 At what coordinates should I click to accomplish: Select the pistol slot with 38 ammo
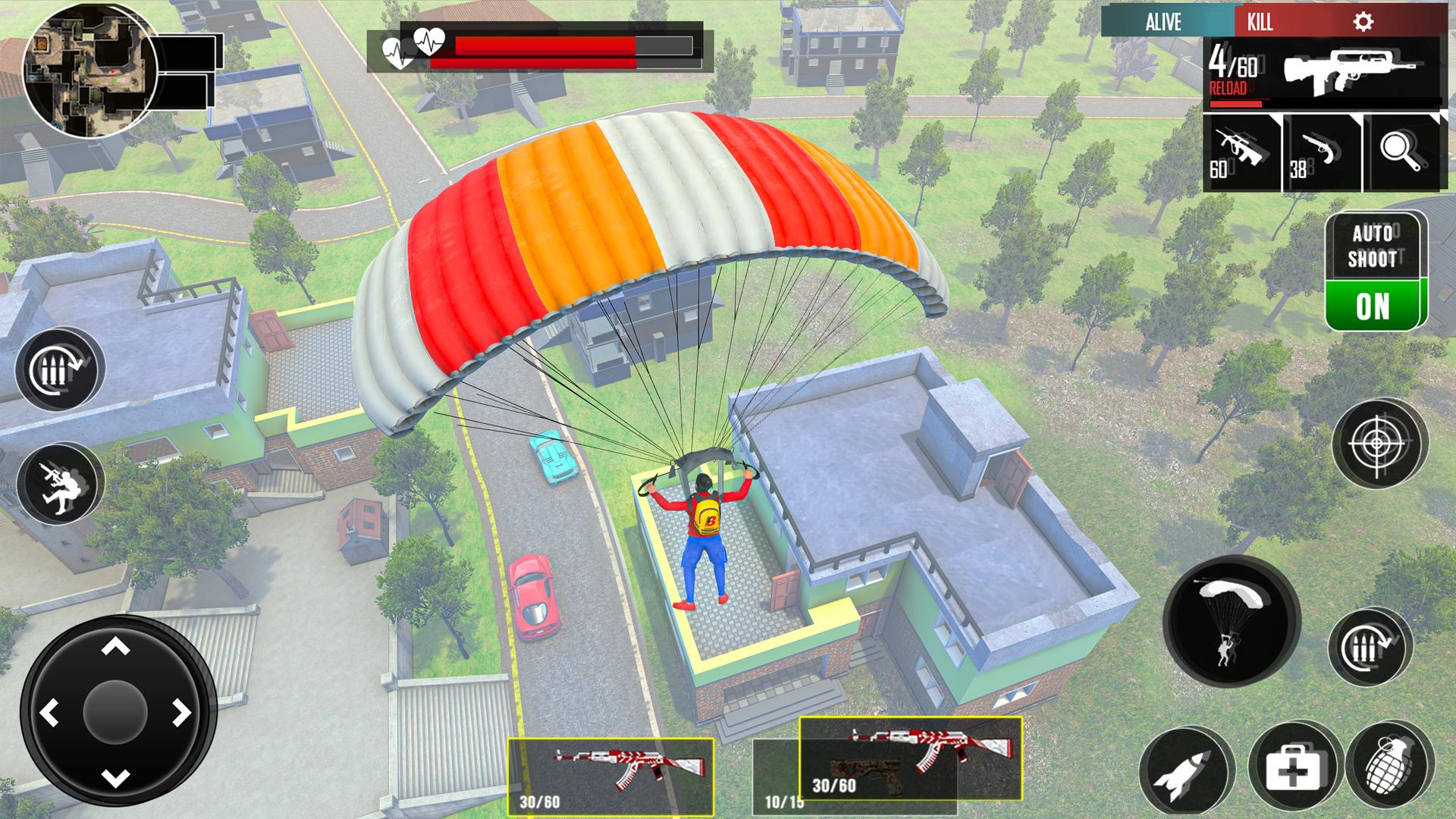pos(1321,153)
